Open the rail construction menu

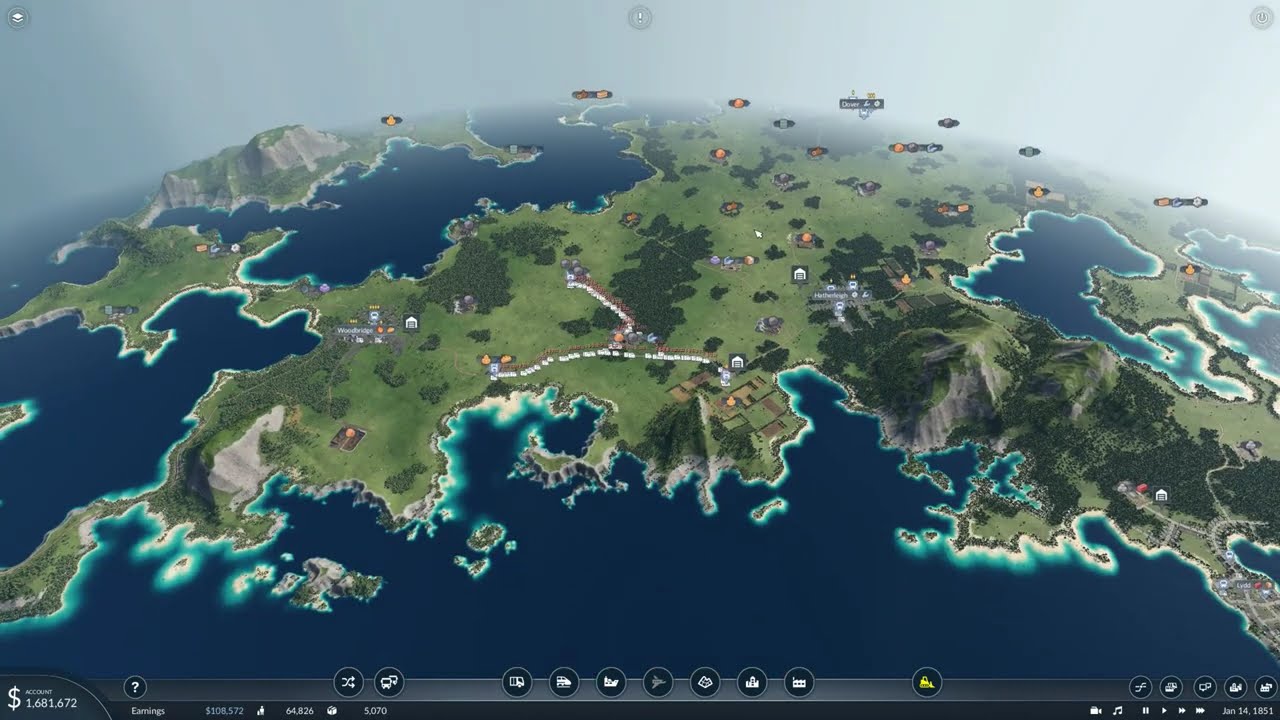[563, 683]
